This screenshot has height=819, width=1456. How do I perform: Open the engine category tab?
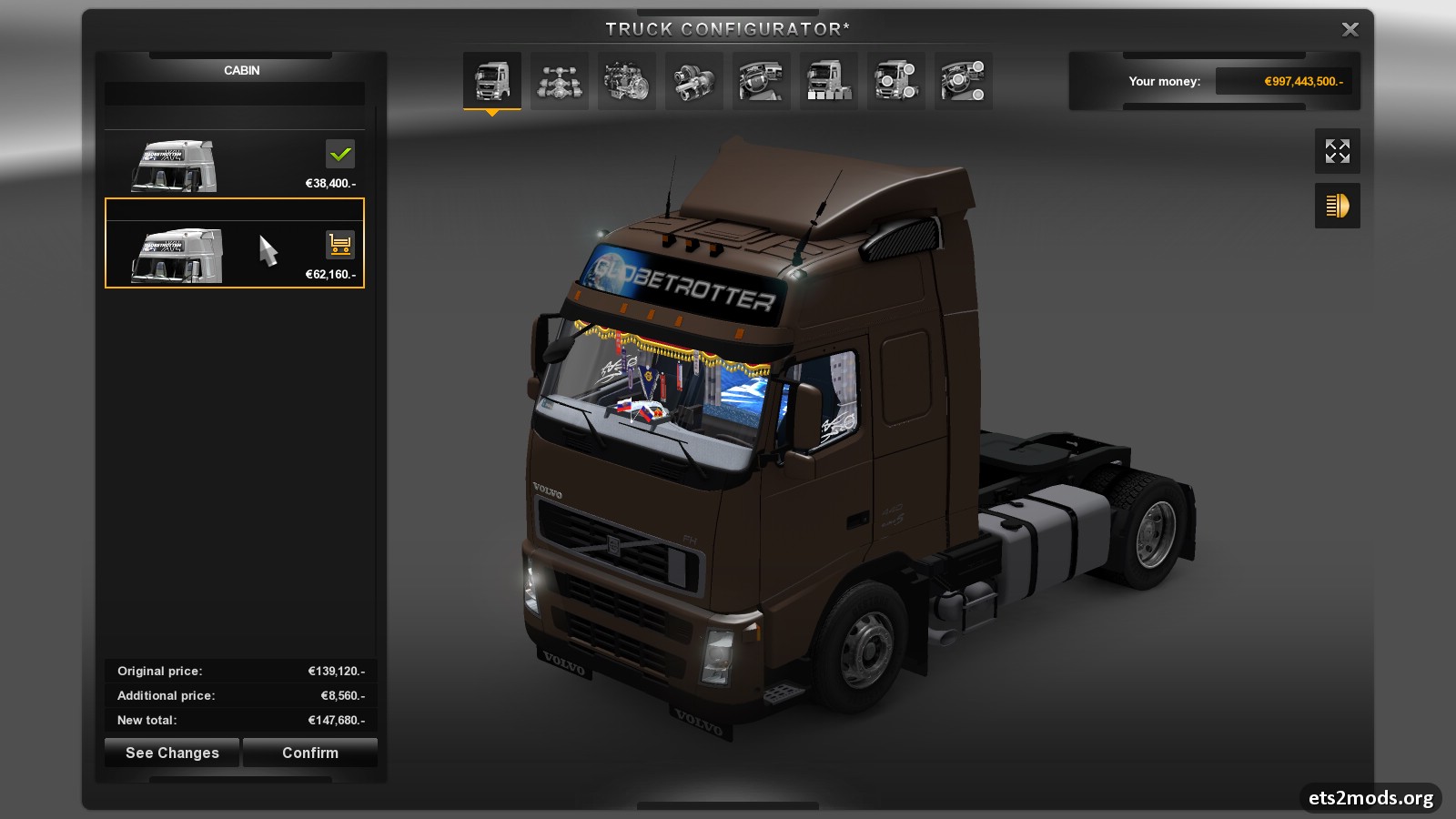(x=626, y=81)
